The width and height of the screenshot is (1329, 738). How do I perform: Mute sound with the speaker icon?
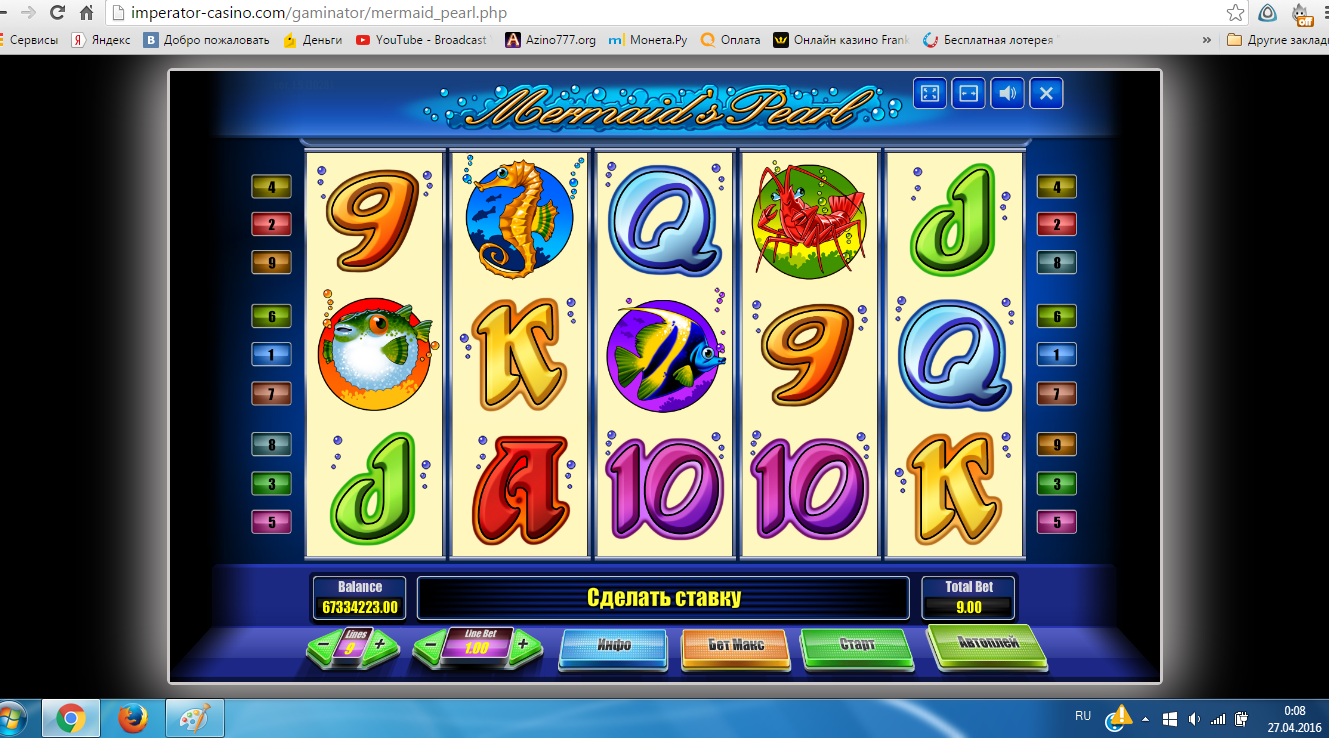pos(1007,93)
